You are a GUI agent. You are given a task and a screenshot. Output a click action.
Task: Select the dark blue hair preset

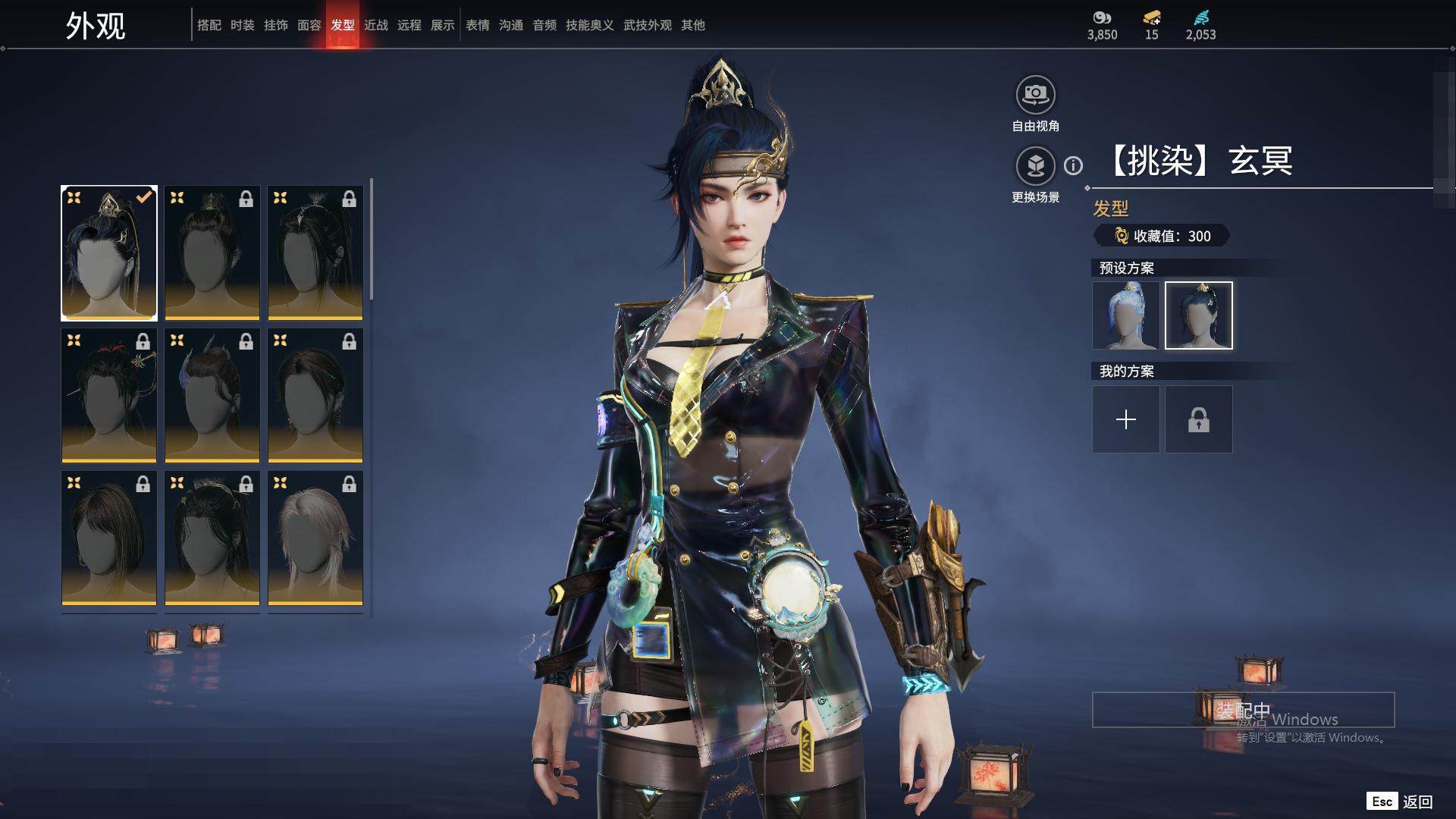(x=1198, y=315)
